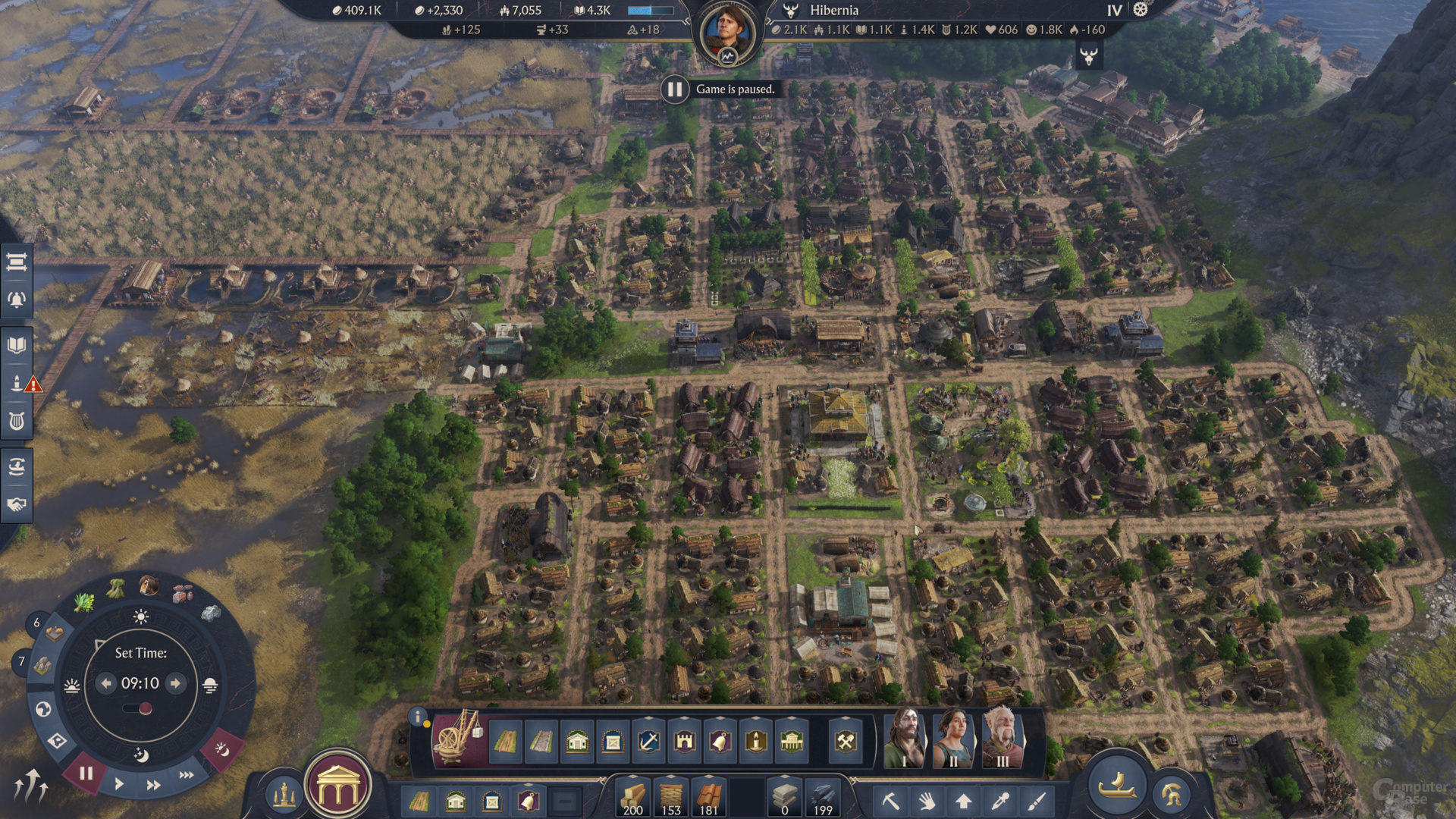This screenshot has width=1456, height=819.
Task: Open the handshake diplomacy panel
Action: pos(17,504)
